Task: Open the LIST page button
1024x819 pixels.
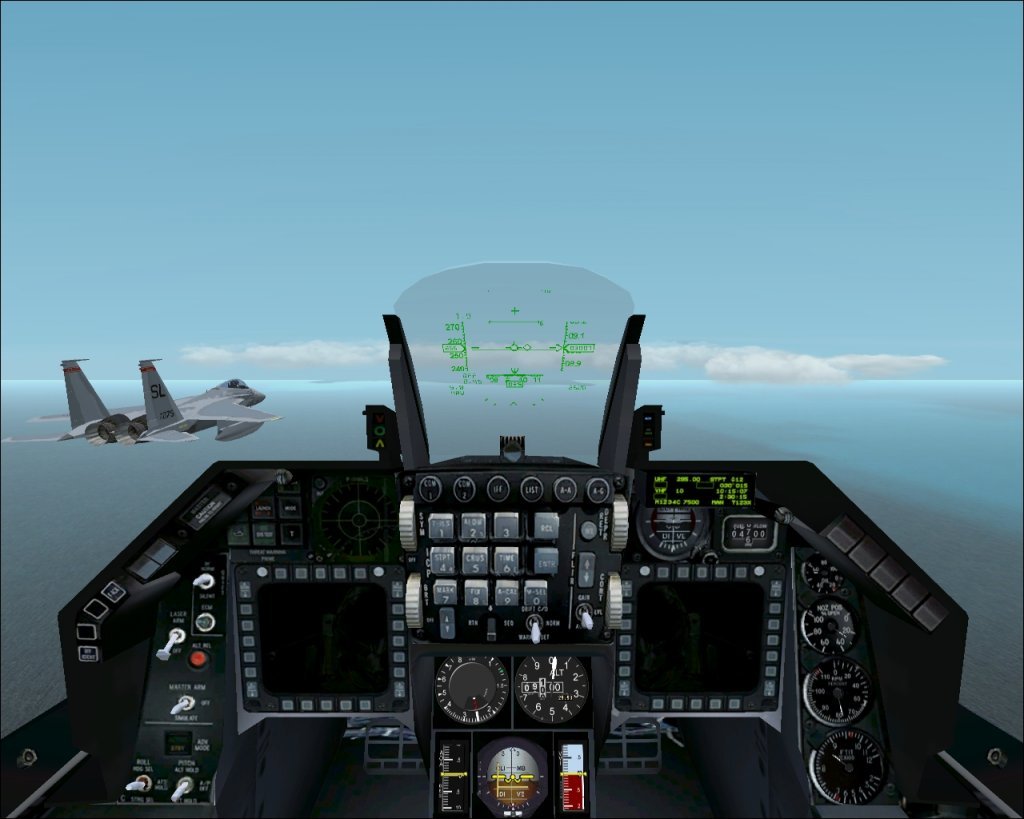Action: coord(532,488)
